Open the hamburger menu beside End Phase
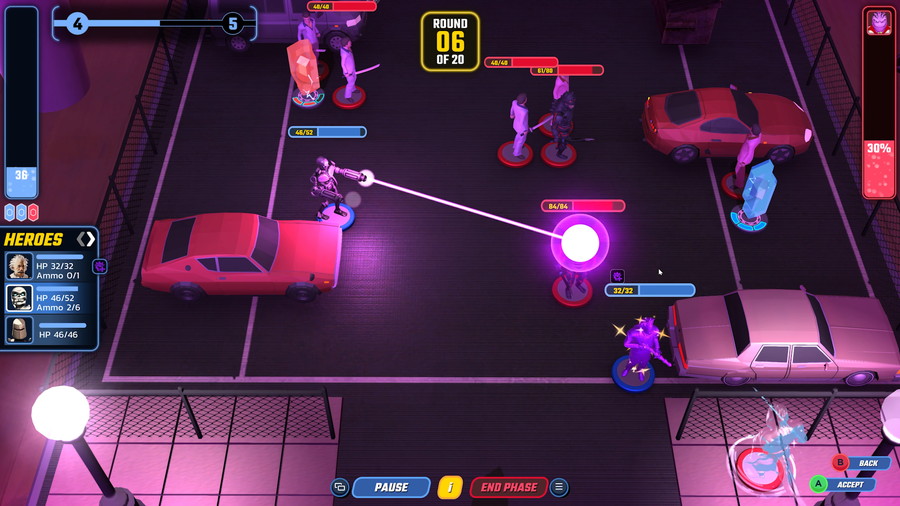The height and width of the screenshot is (506, 900). 559,487
